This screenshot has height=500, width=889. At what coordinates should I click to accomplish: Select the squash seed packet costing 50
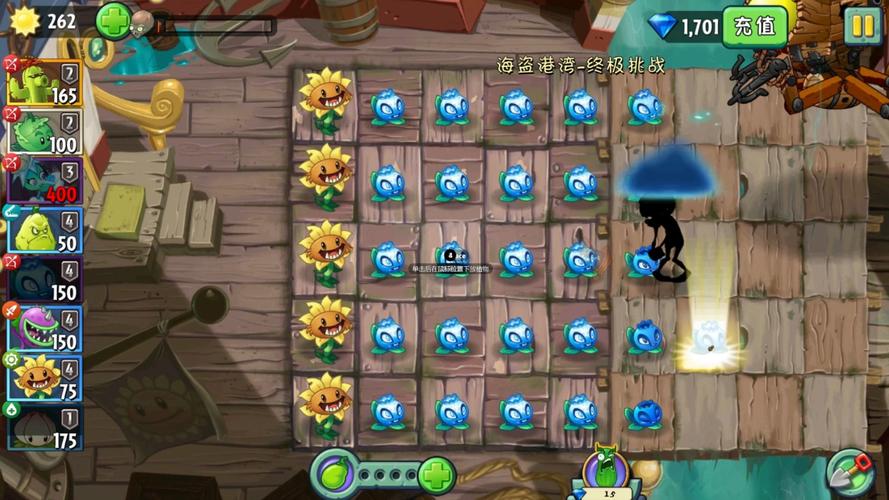pos(45,230)
